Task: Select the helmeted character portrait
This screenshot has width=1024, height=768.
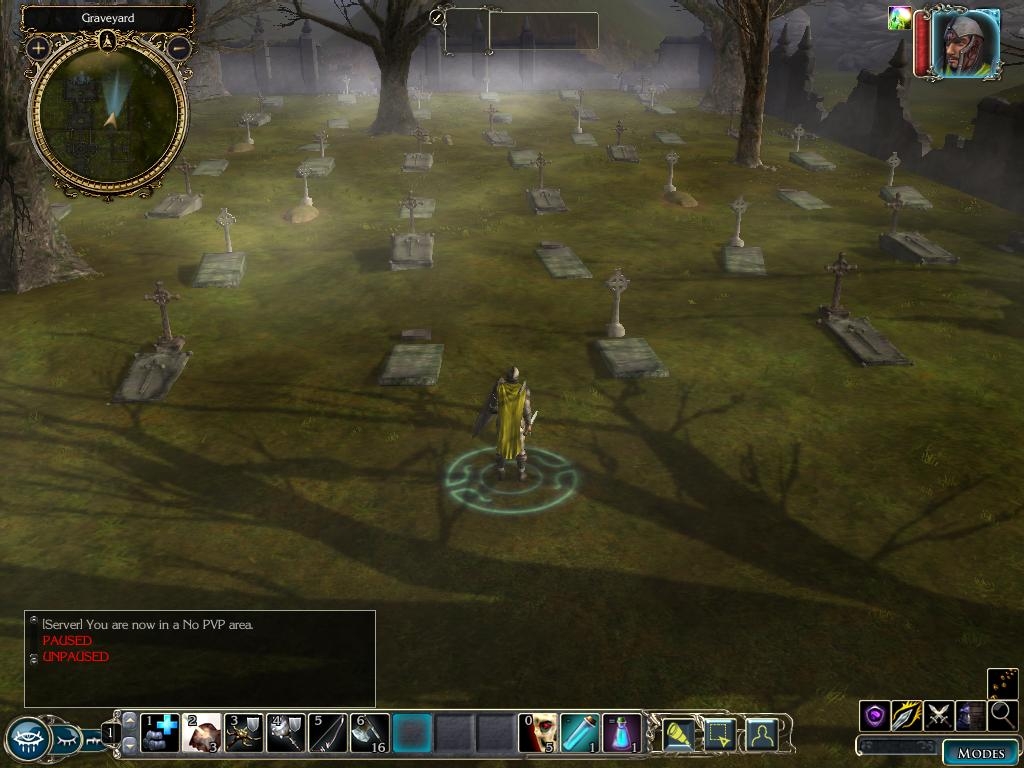Action: coord(966,43)
